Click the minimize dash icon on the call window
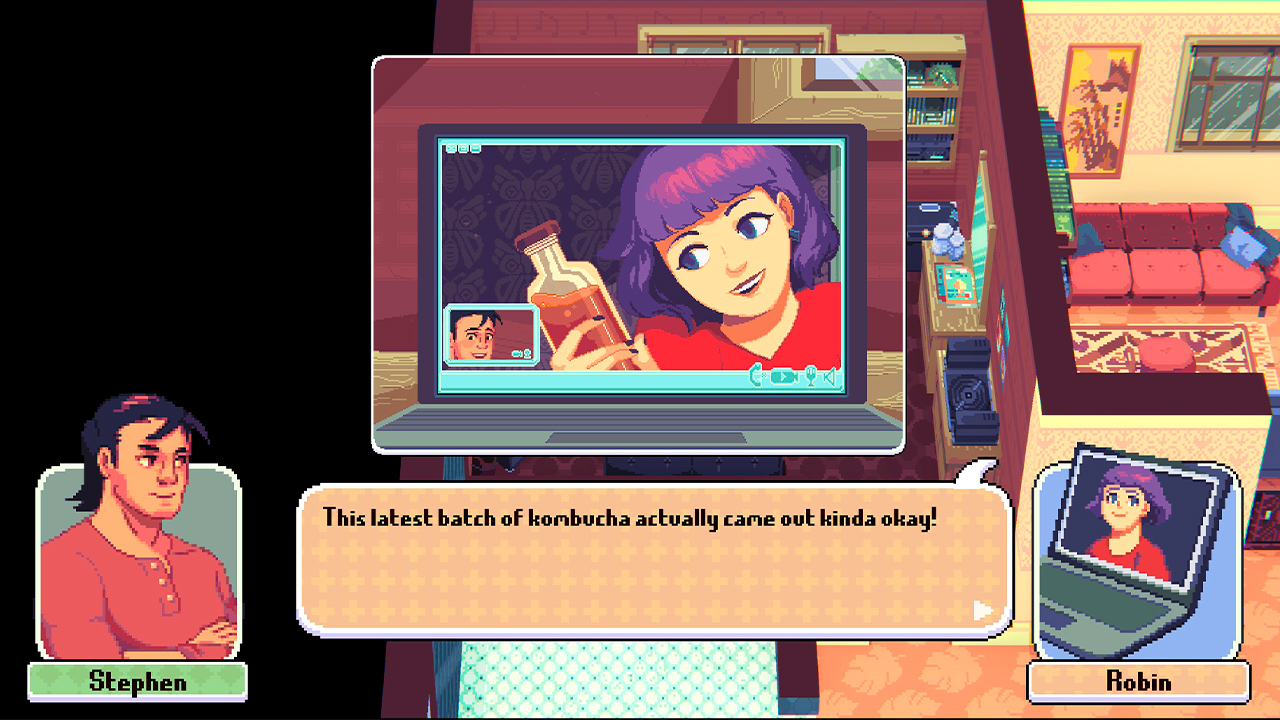This screenshot has width=1280, height=720. pos(475,148)
